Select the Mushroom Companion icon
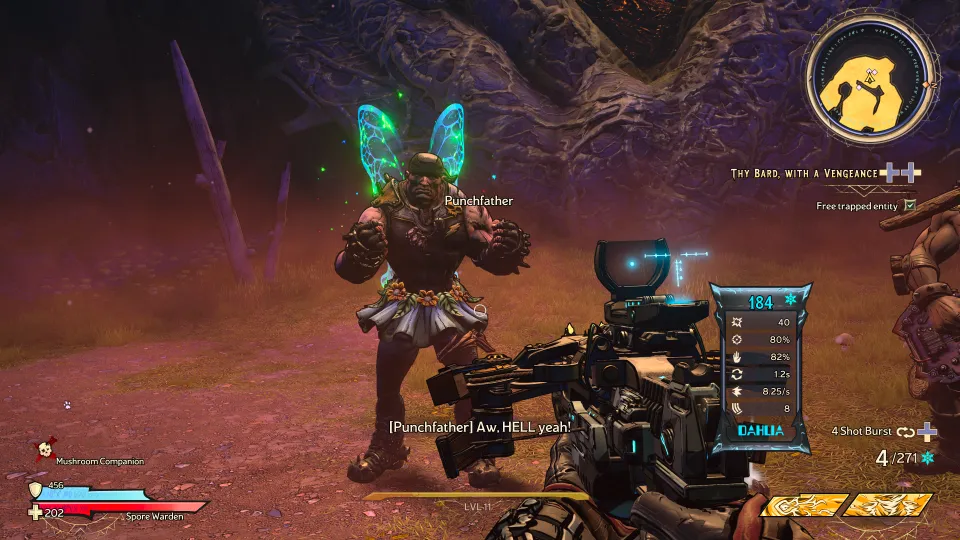This screenshot has height=540, width=960. click(x=45, y=451)
